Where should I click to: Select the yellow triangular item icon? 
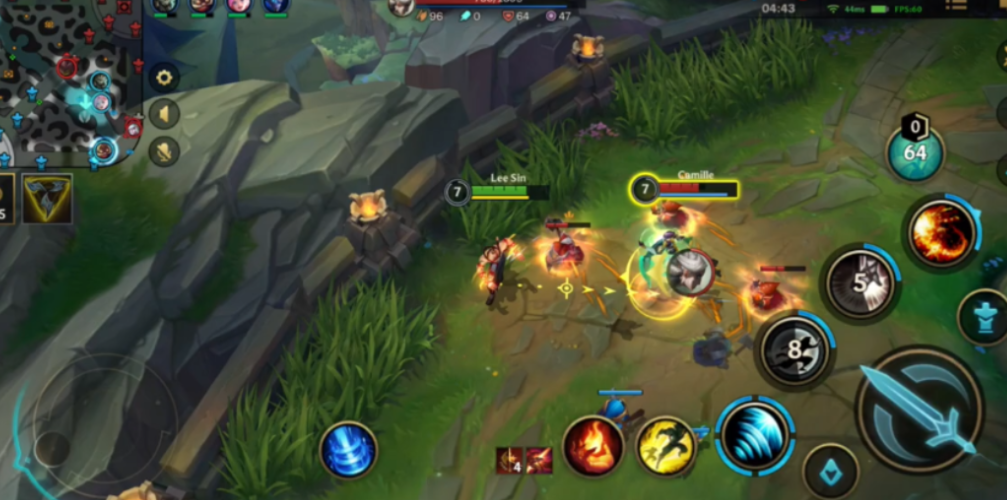(48, 197)
